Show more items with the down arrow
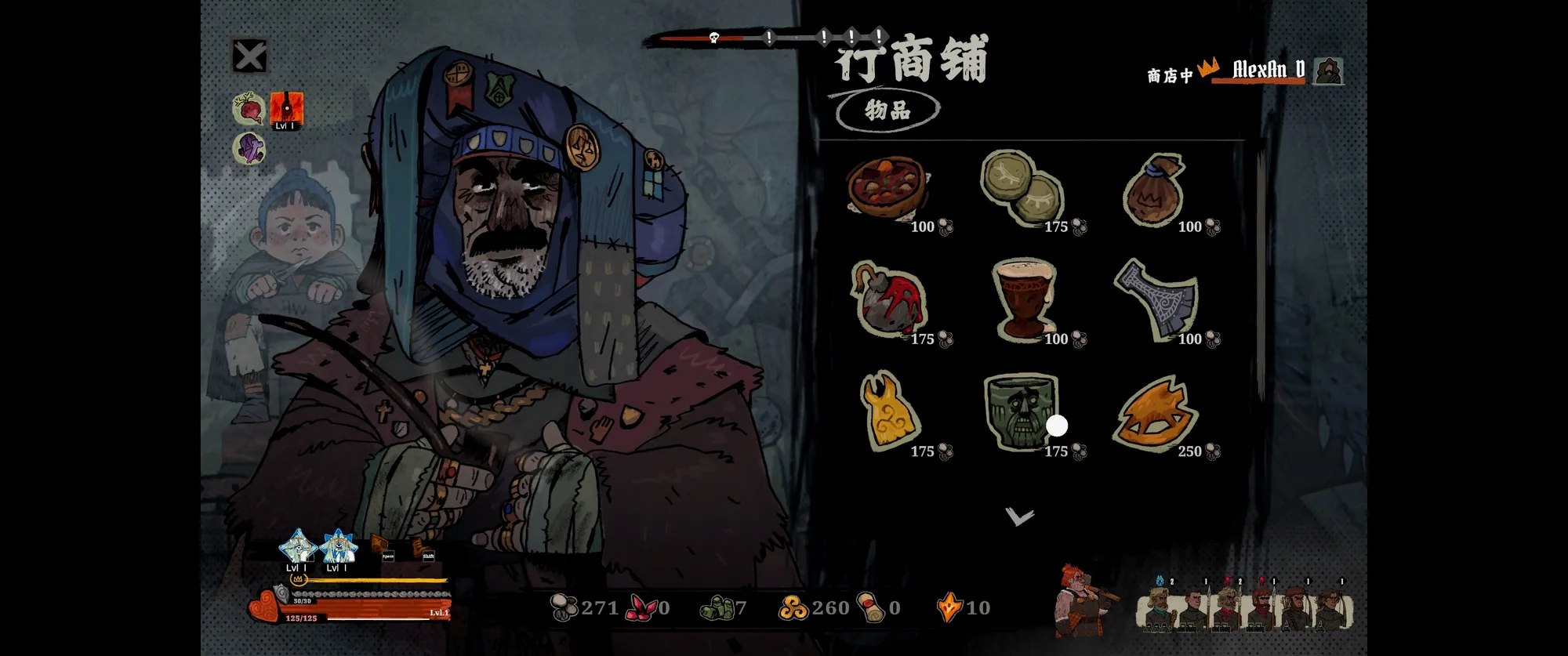The image size is (1568, 656). pos(1020,516)
